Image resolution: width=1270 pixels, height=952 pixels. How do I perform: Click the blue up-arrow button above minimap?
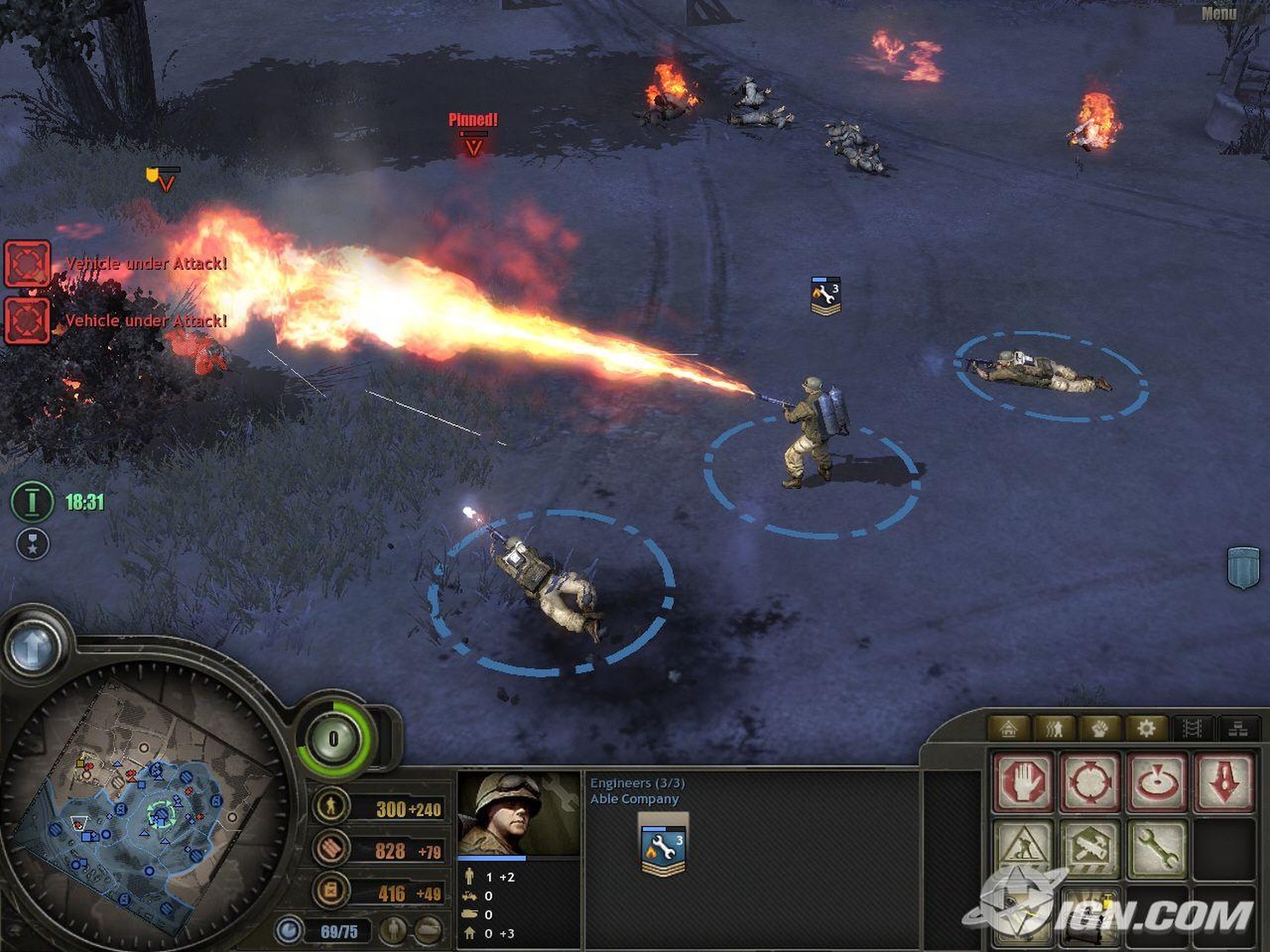(x=33, y=649)
